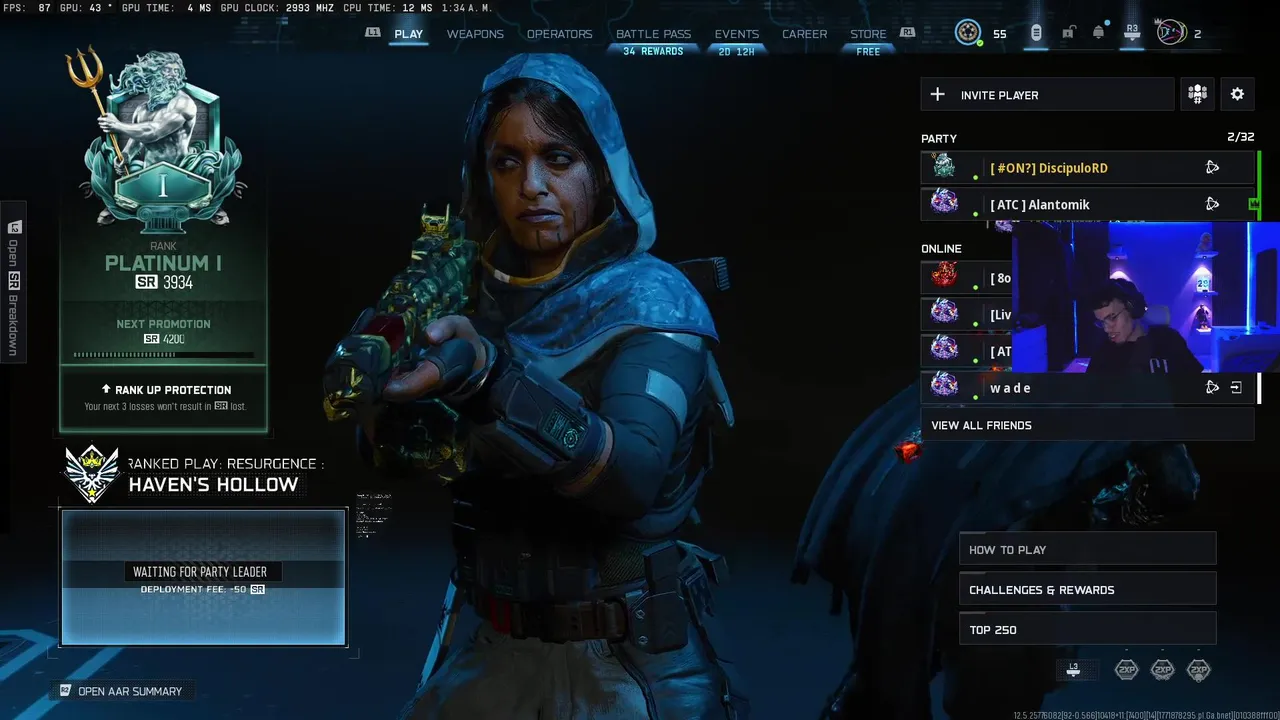Open the Career tab
This screenshot has height=720, width=1280.
click(x=804, y=34)
